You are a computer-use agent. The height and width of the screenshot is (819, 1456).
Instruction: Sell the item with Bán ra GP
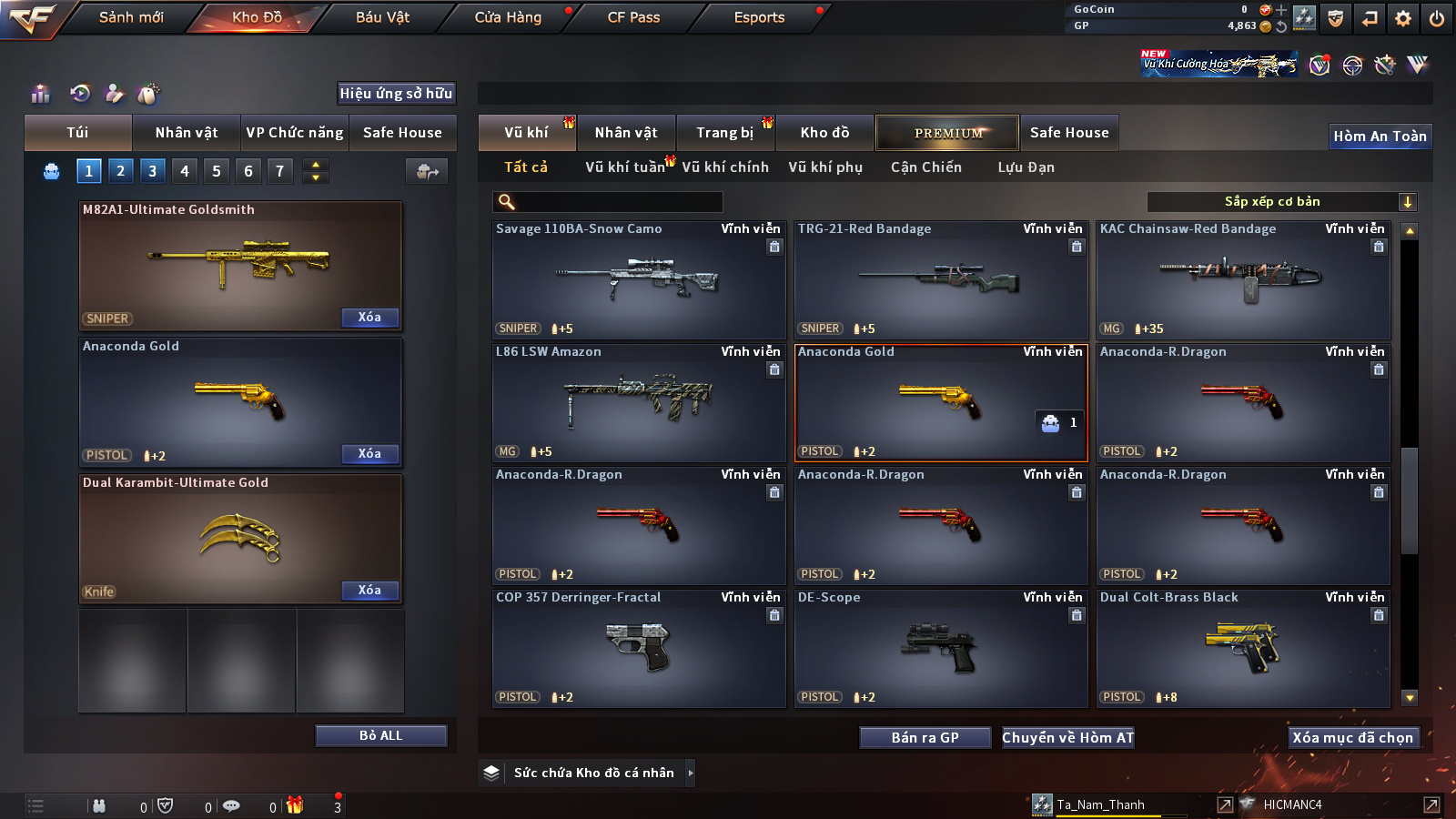click(925, 738)
